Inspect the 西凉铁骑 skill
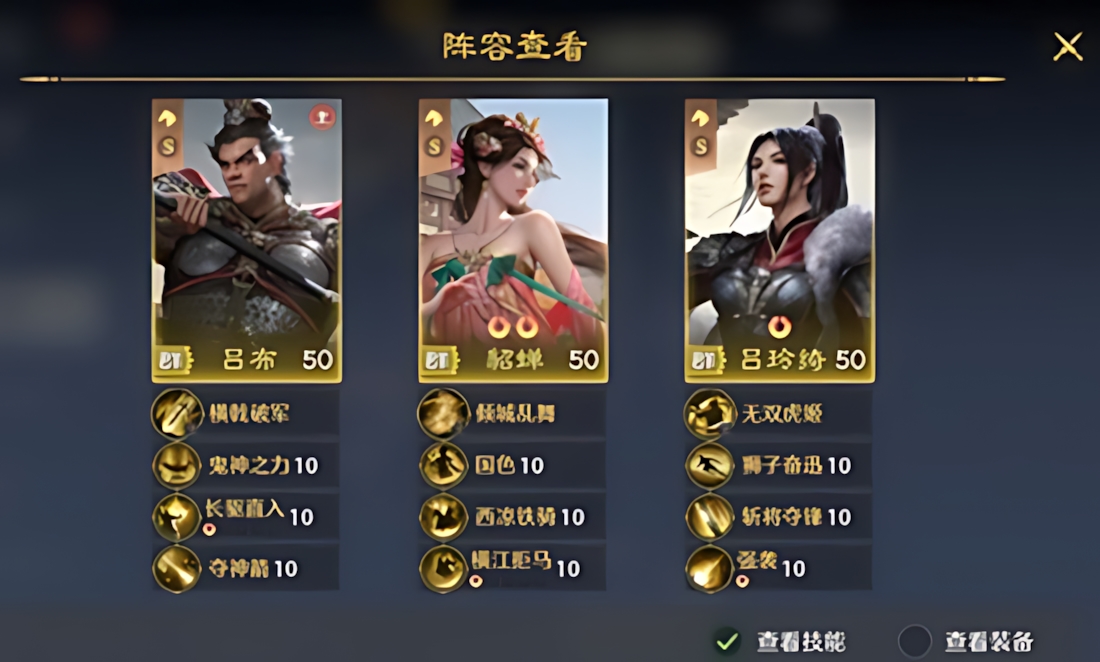Screen dimensions: 1100x662 click(512, 517)
